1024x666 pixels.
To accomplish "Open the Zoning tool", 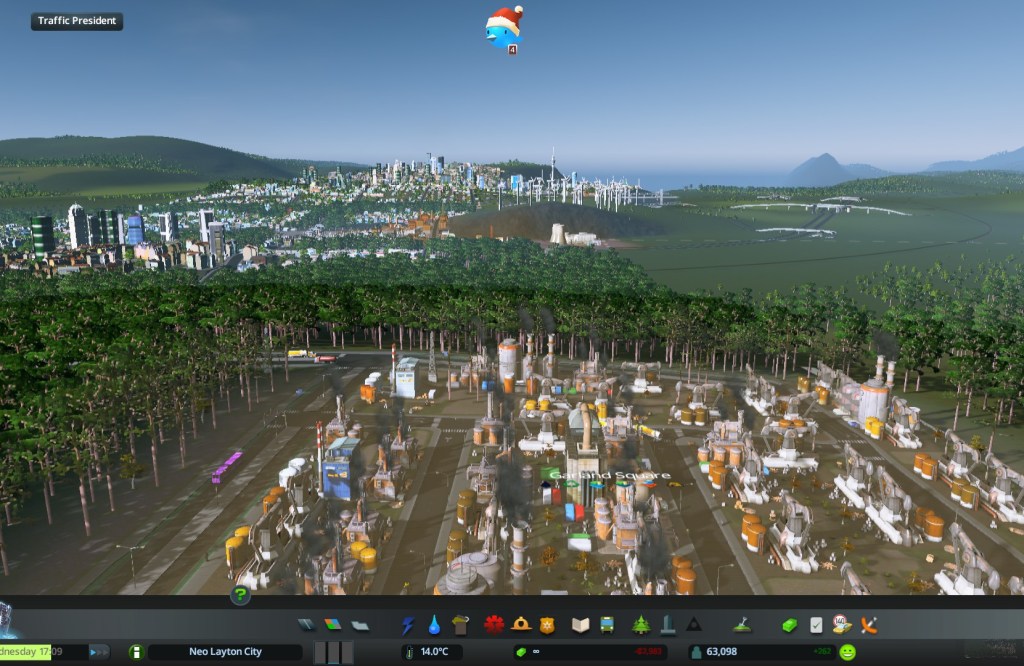I will pyautogui.click(x=333, y=625).
